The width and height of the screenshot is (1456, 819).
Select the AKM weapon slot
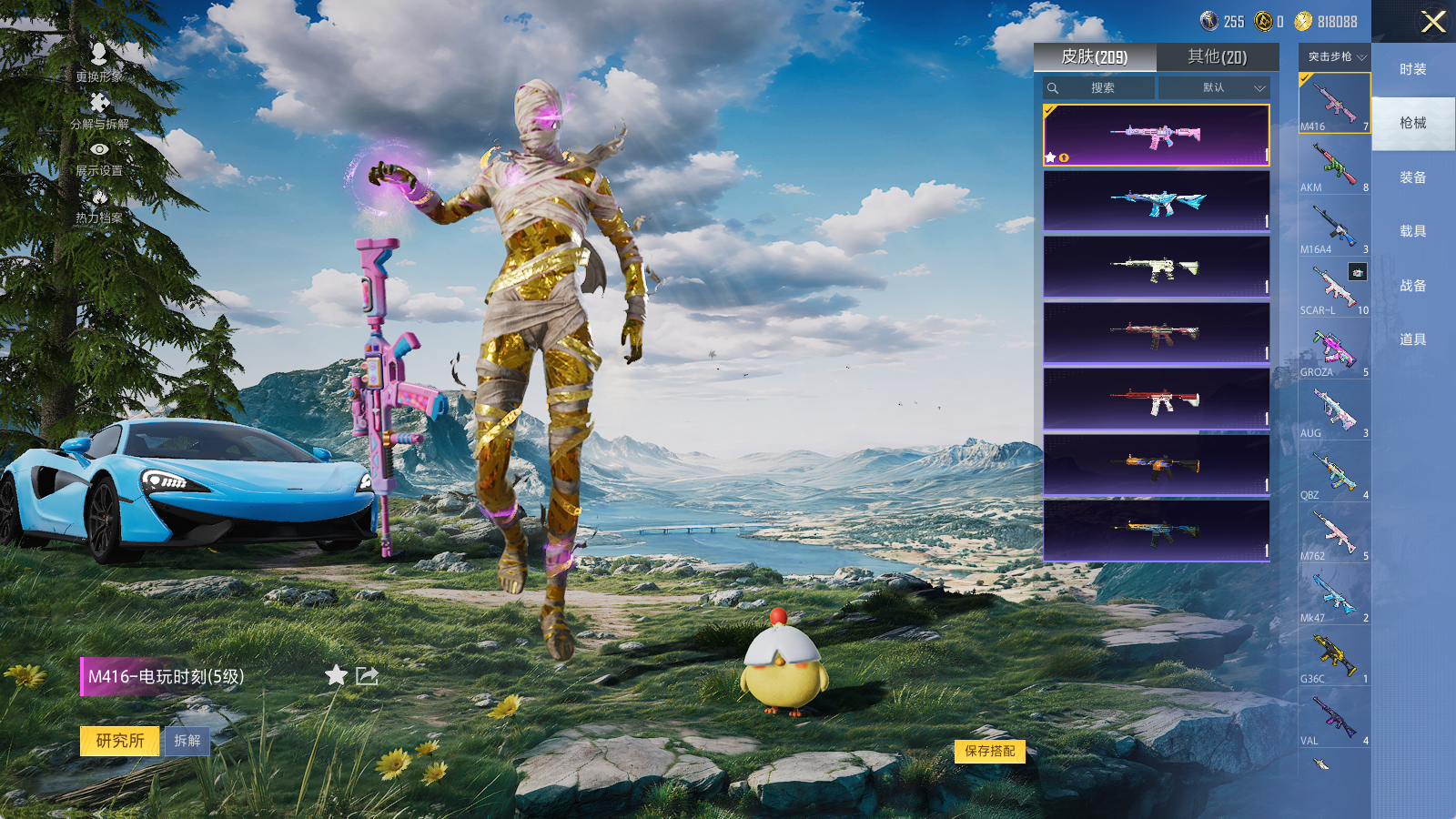(1334, 166)
